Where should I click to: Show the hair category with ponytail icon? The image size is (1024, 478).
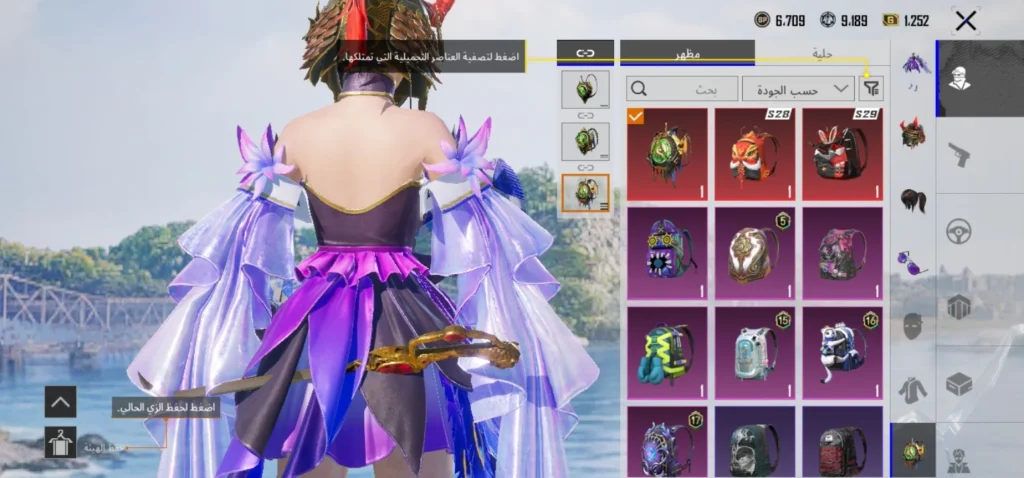point(913,198)
